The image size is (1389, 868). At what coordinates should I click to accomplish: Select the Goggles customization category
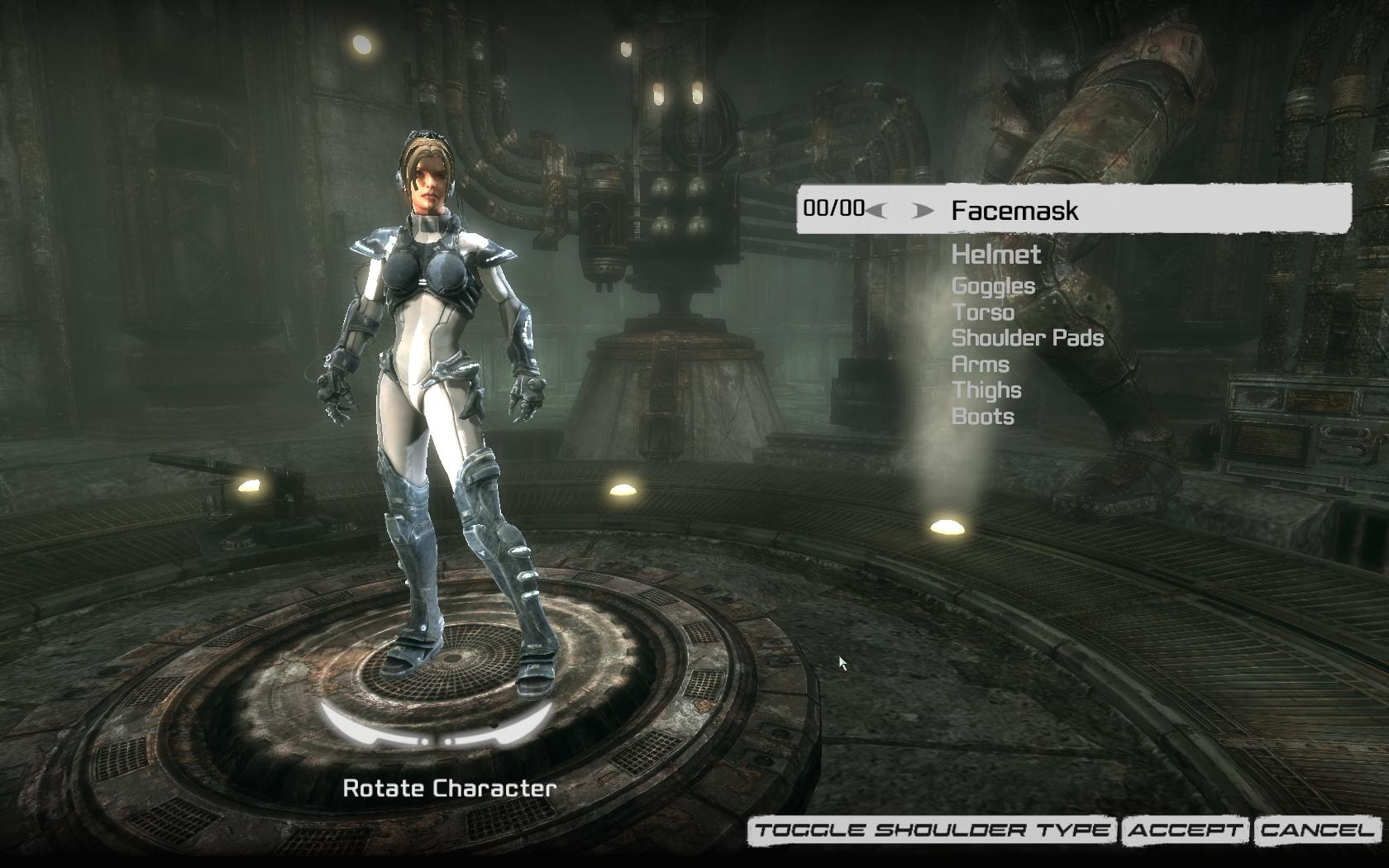click(x=992, y=287)
